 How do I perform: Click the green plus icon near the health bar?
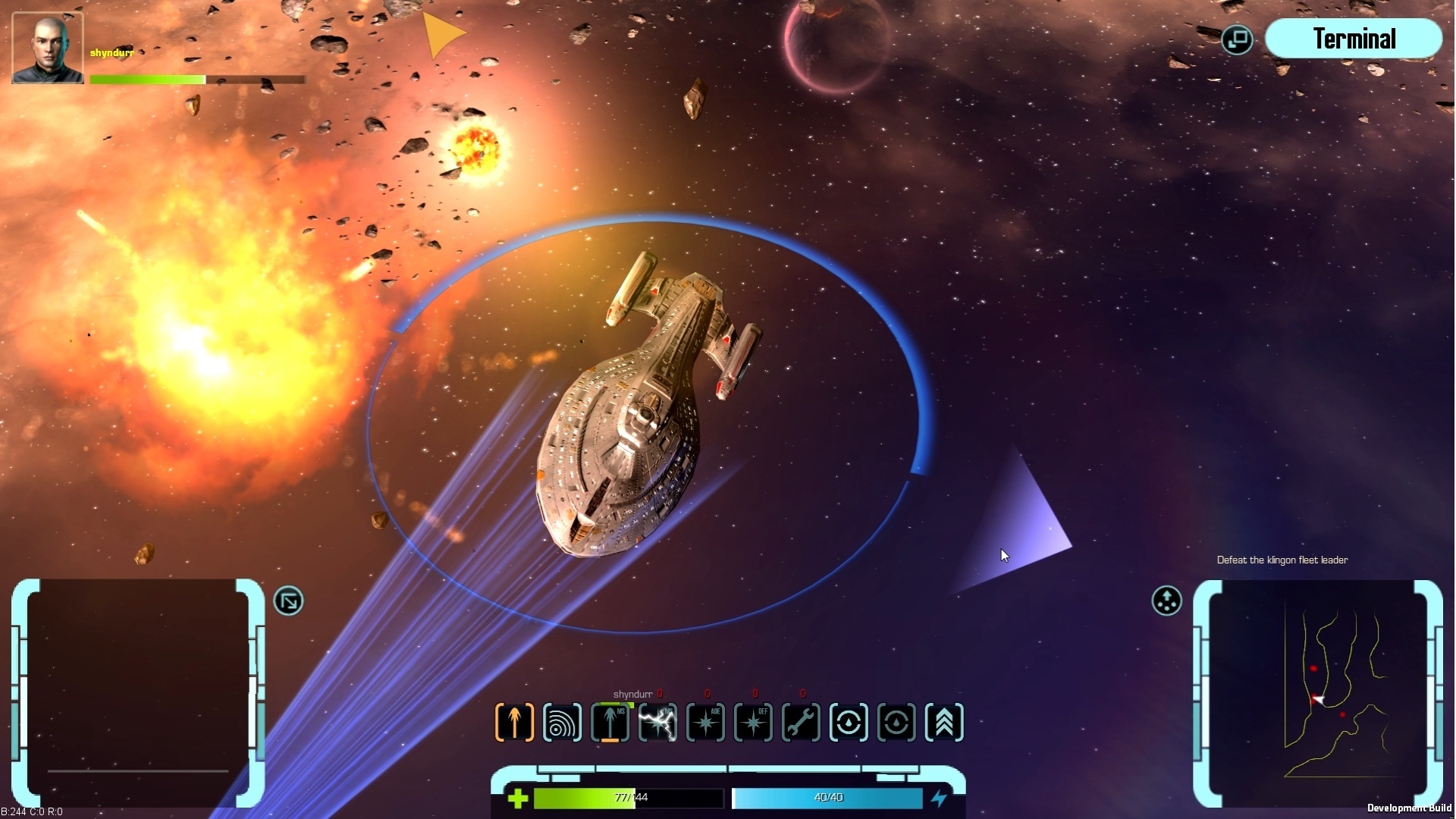click(519, 797)
